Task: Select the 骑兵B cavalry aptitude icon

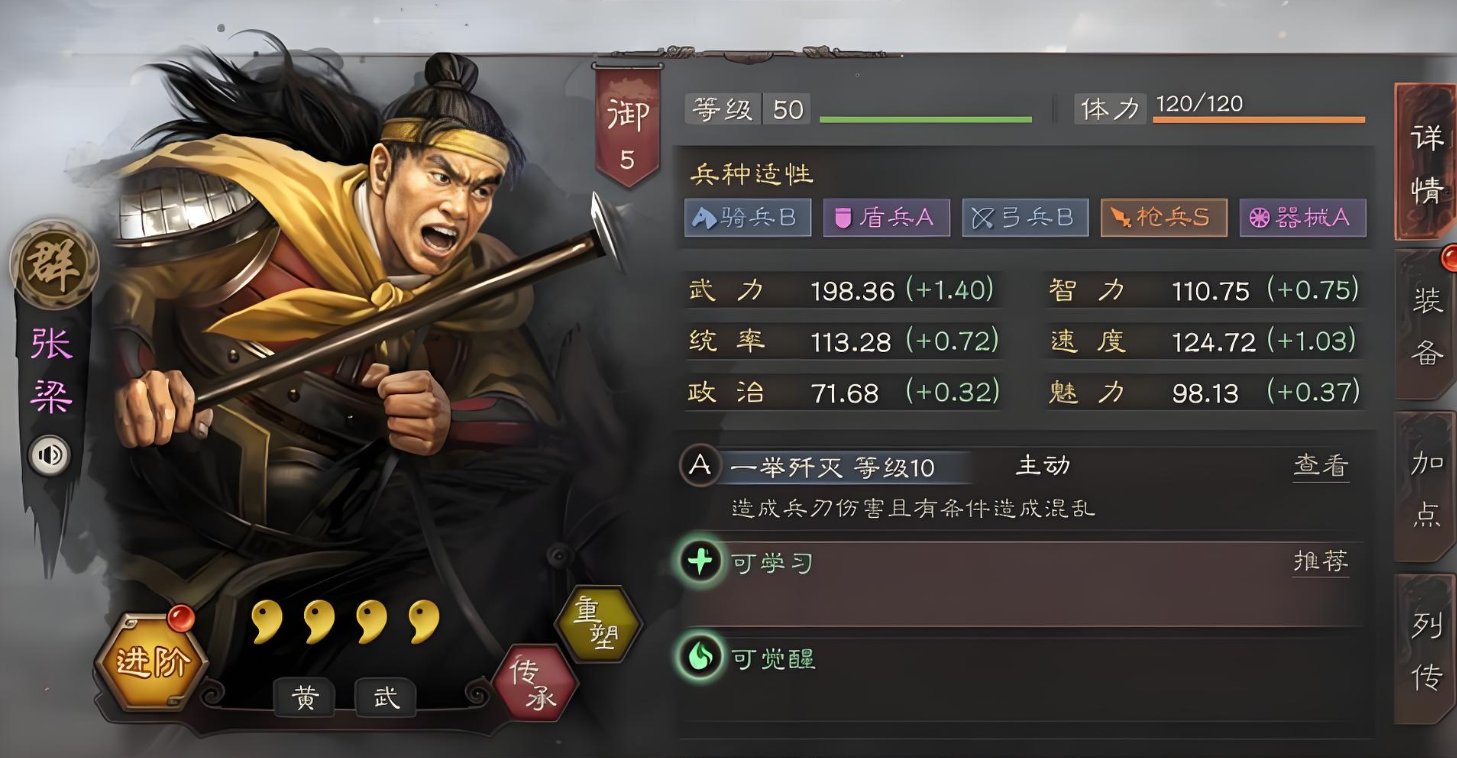Action: tap(747, 218)
